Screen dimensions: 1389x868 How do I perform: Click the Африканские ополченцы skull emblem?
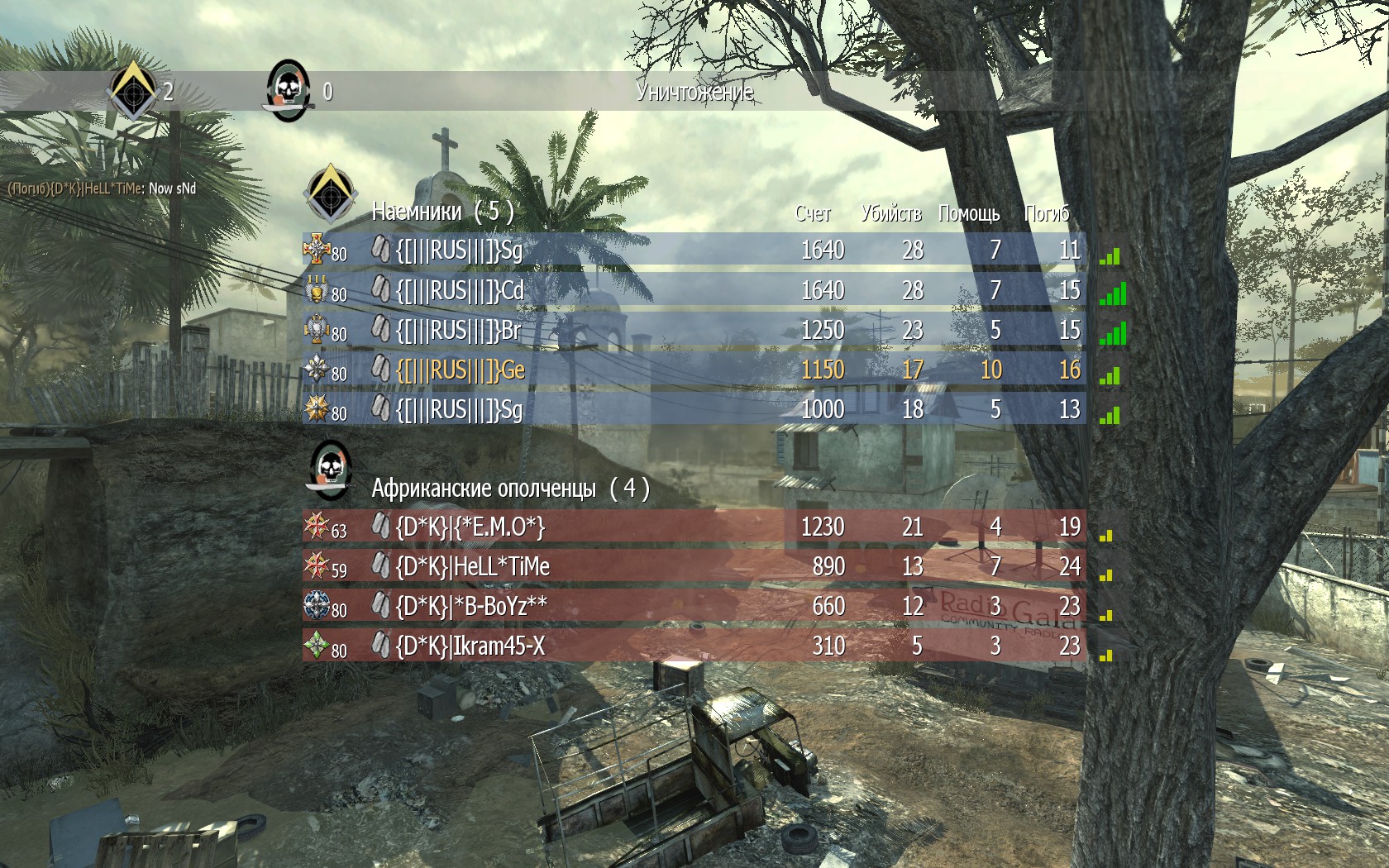330,471
